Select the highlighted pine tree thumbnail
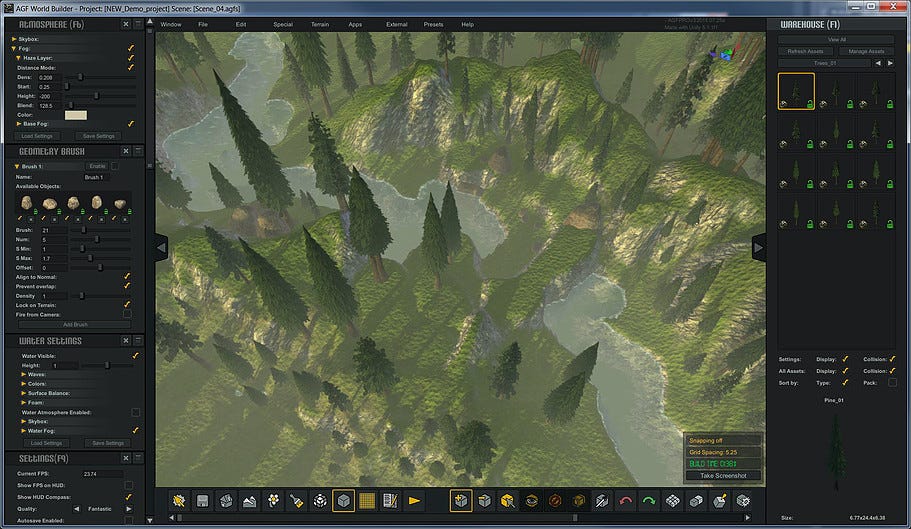 [796, 91]
